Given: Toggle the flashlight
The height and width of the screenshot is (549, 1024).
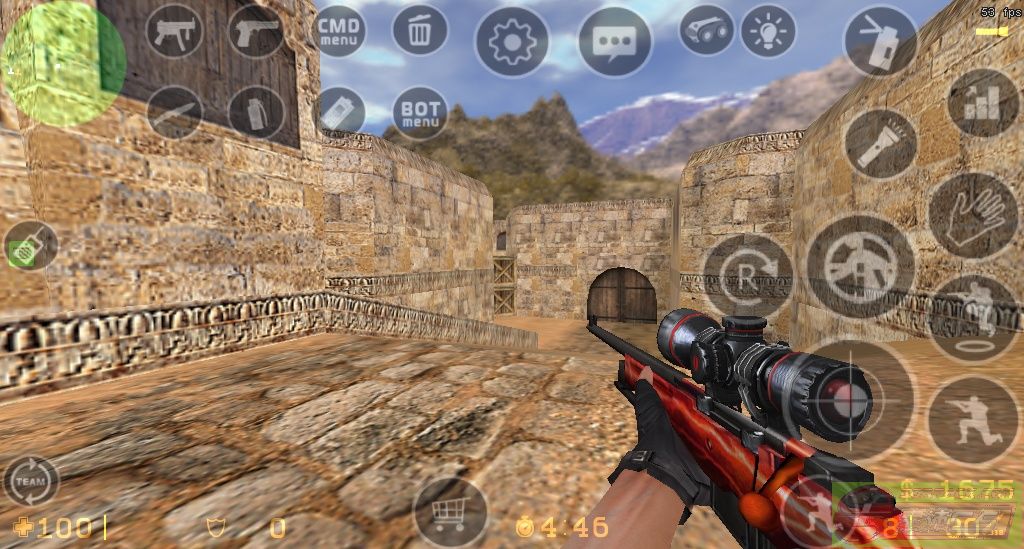Looking at the screenshot, I should (x=881, y=144).
